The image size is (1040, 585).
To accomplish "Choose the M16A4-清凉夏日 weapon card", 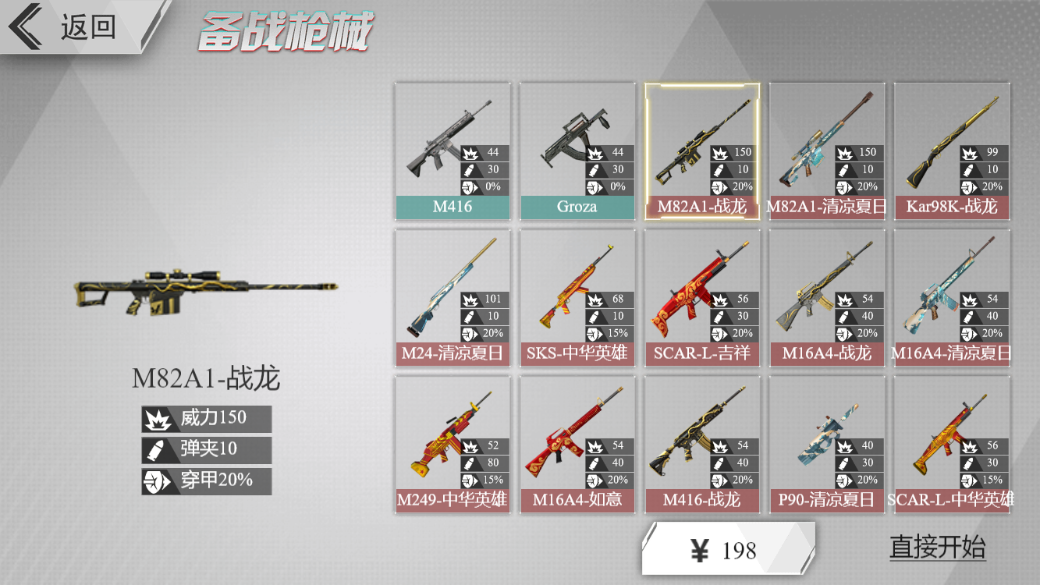I will coord(951,298).
